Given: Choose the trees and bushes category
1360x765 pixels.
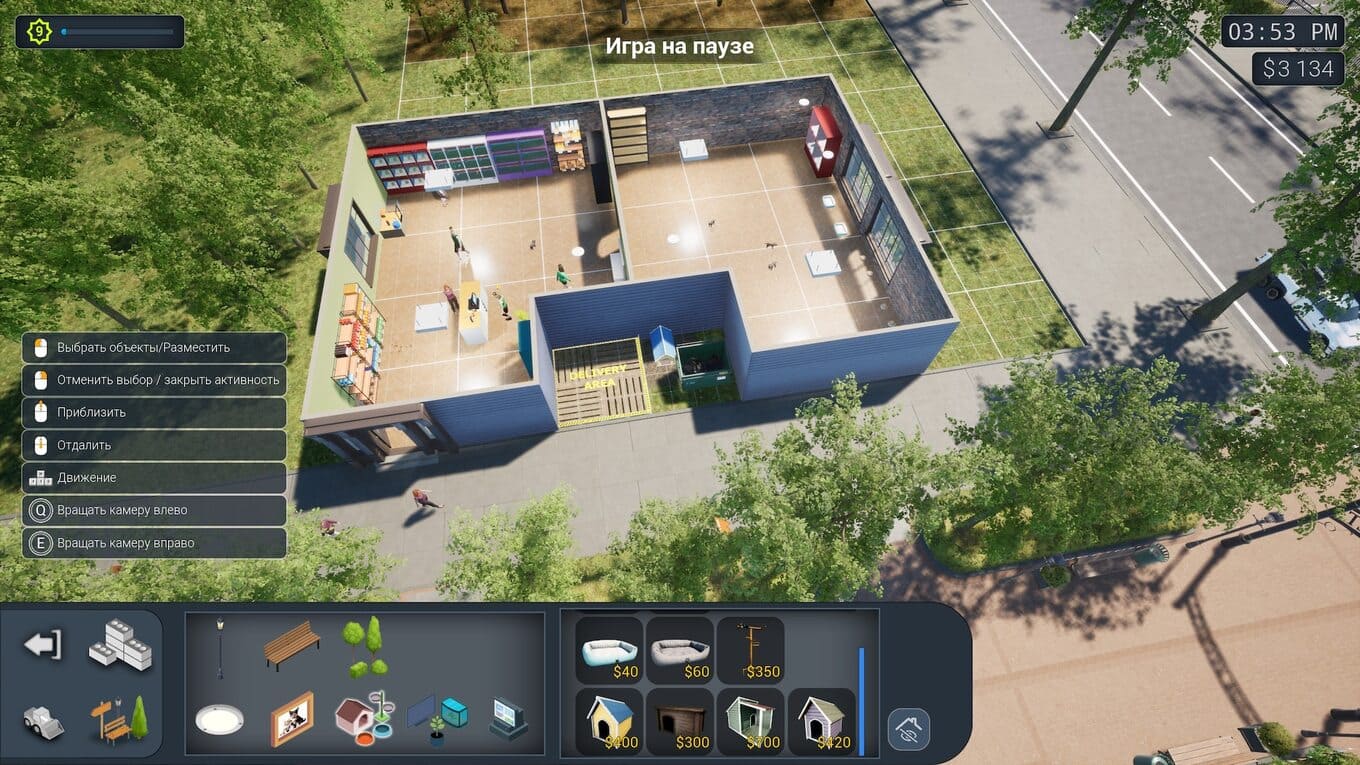Looking at the screenshot, I should (365, 646).
